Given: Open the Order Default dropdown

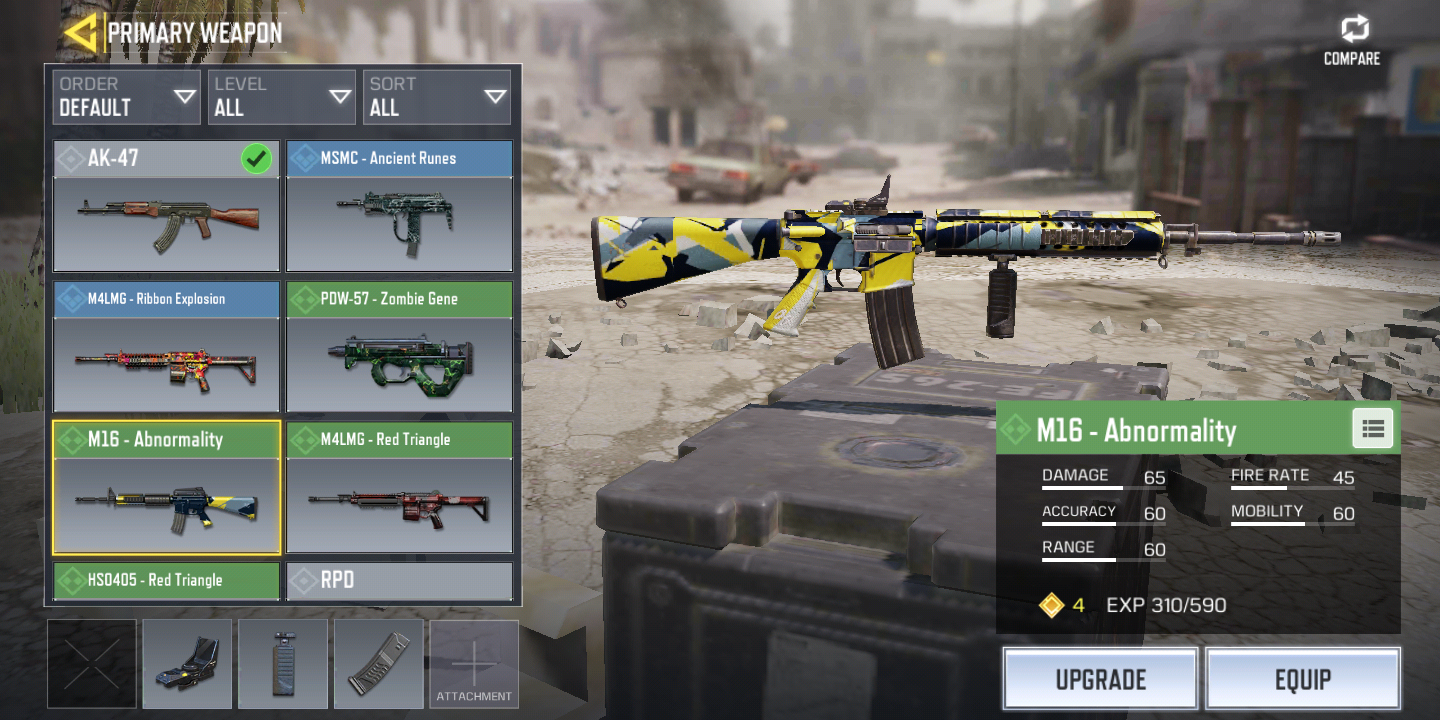Looking at the screenshot, I should point(126,97).
